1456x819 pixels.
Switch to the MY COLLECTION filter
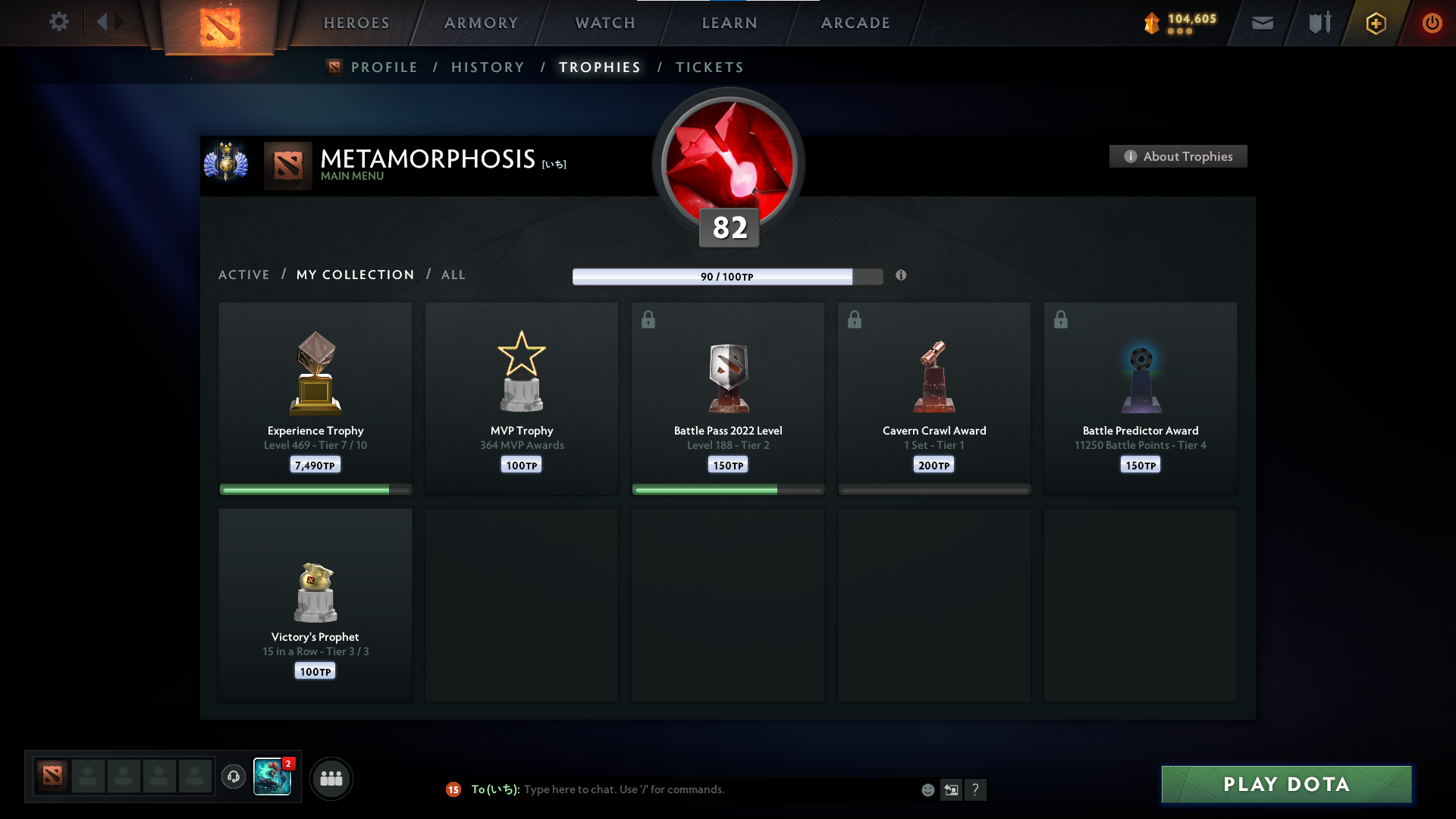[x=354, y=275]
